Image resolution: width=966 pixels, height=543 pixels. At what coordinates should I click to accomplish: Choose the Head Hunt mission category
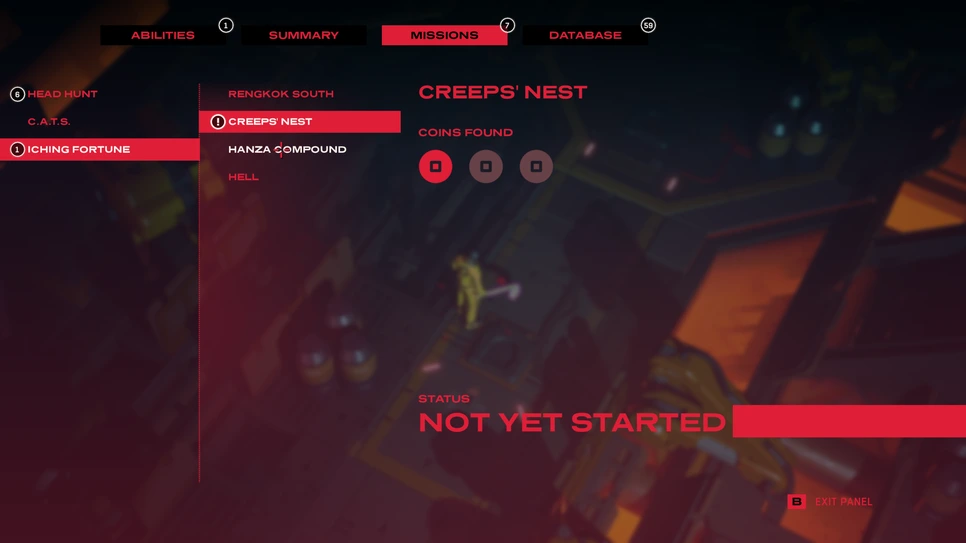pyautogui.click(x=62, y=94)
